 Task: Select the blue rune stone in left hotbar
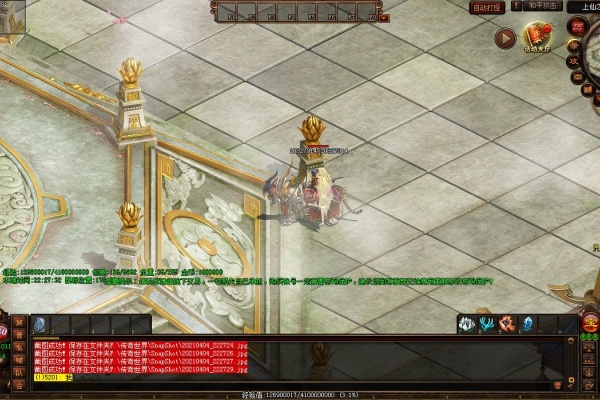40,324
